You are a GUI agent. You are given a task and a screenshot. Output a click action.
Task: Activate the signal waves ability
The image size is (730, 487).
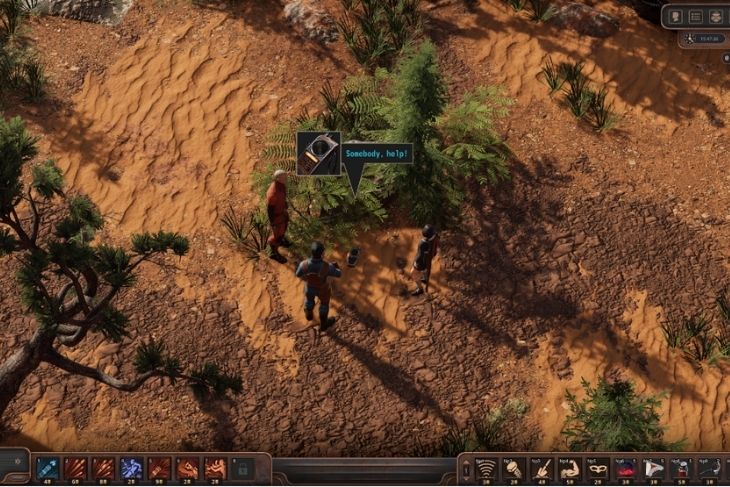[486, 468]
